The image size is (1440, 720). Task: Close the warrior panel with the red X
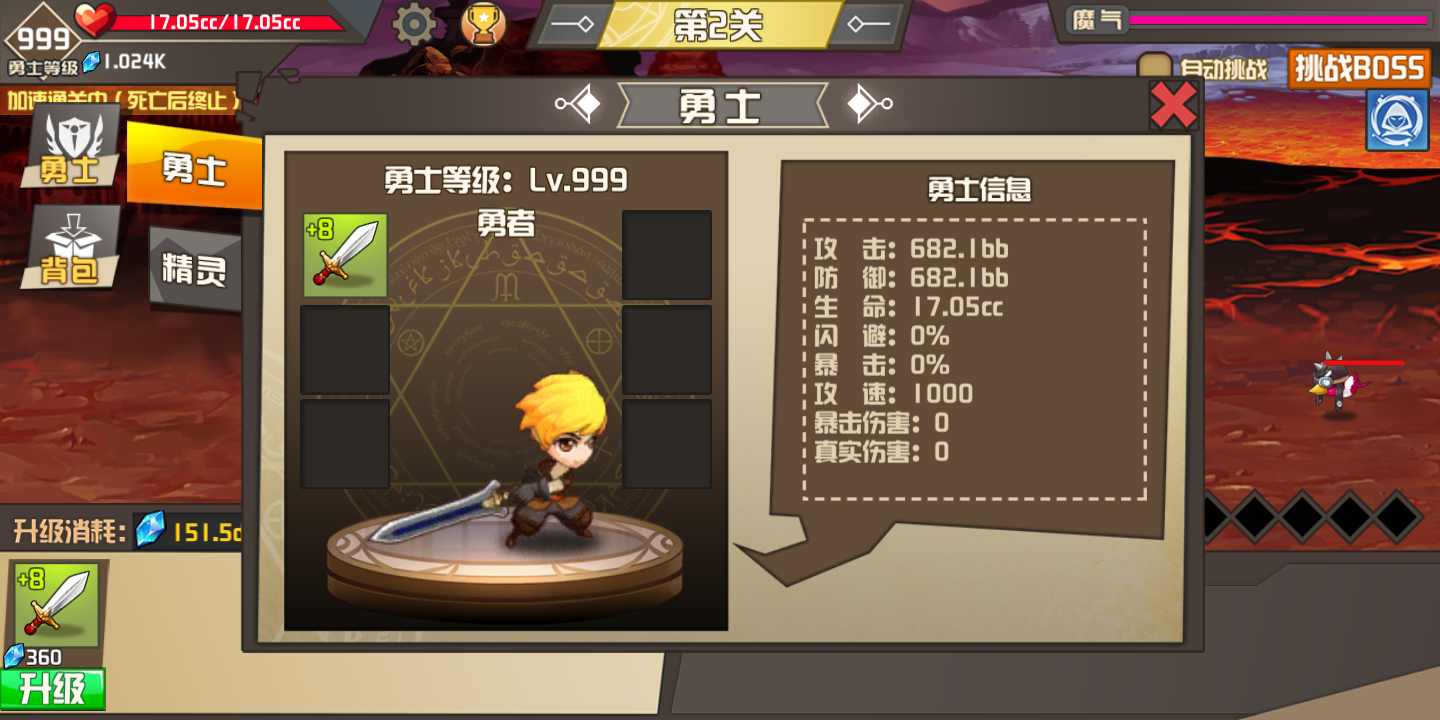(1172, 104)
